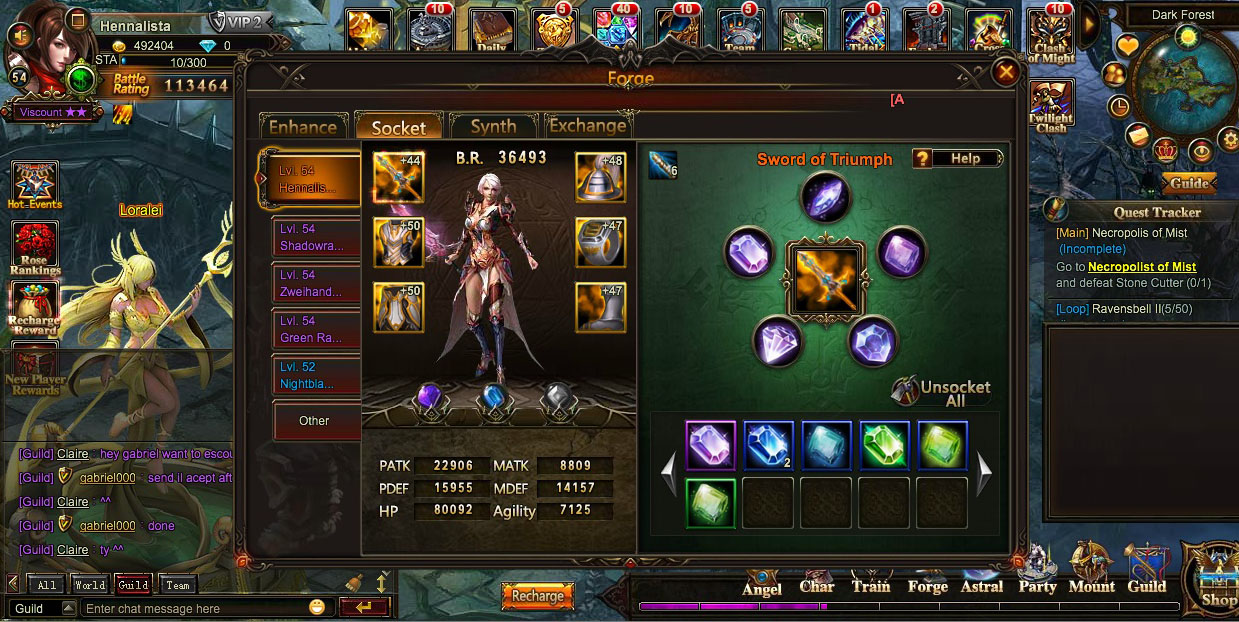Switch to the Enhance tab
Screen dimensions: 1239x622
[x=302, y=127]
